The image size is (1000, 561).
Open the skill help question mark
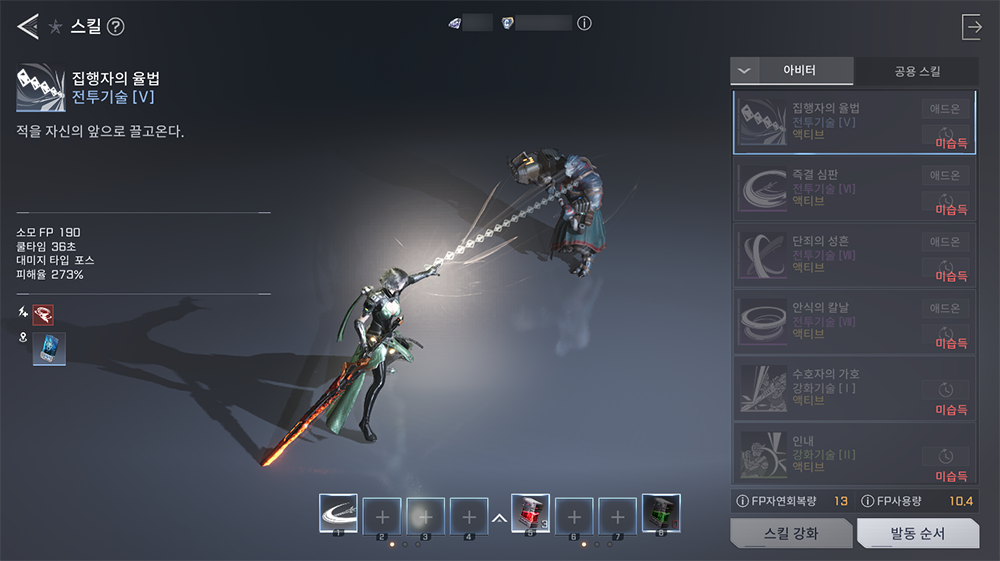[116, 27]
